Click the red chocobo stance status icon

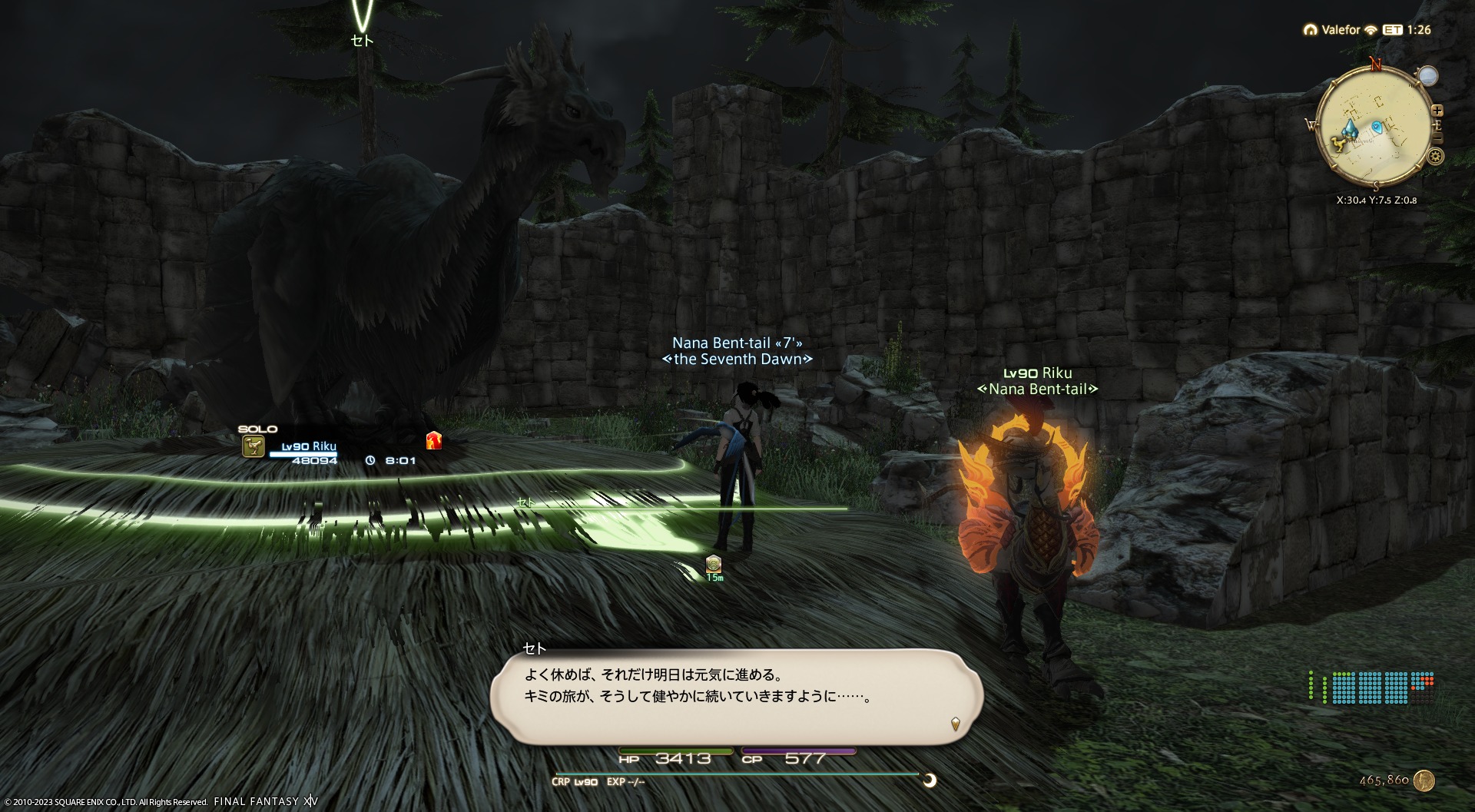434,440
